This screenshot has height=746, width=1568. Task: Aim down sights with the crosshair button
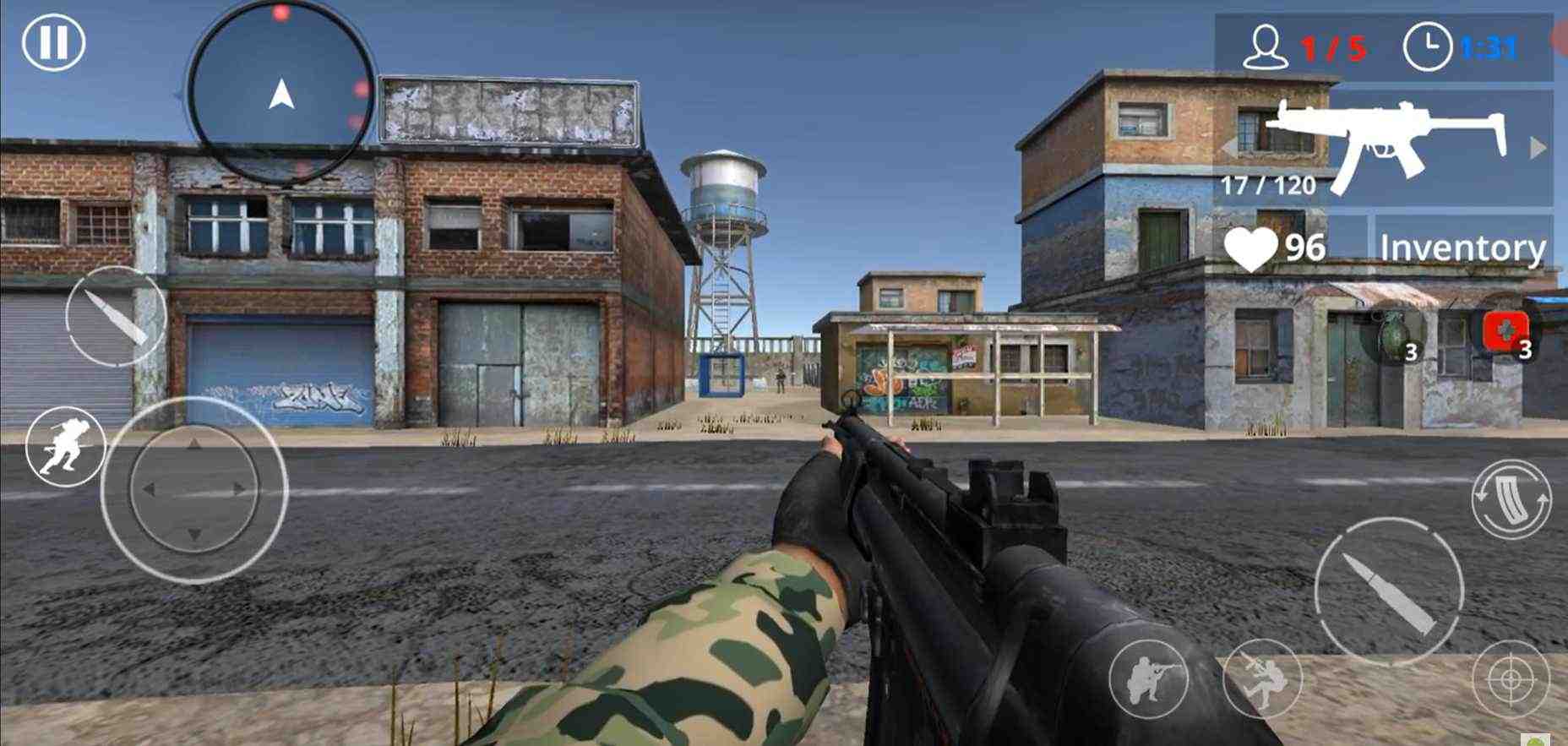[1511, 678]
